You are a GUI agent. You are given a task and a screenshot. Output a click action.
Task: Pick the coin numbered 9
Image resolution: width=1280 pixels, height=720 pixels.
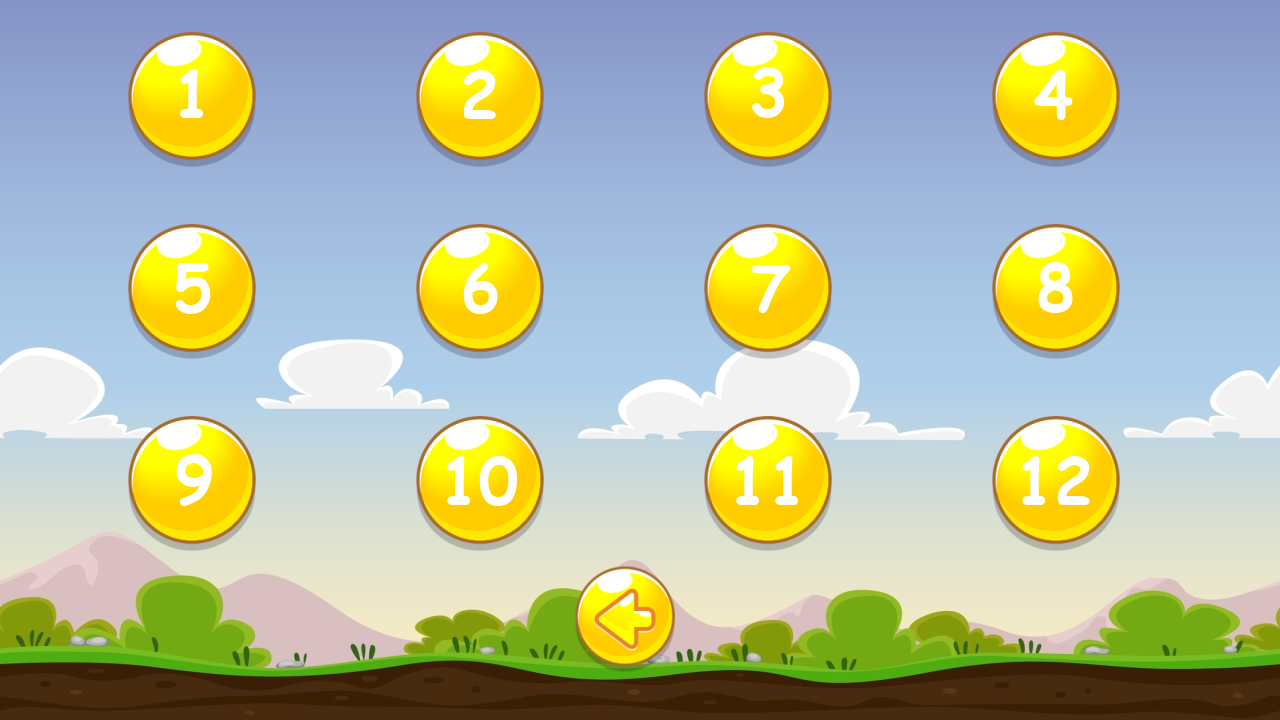[191, 480]
